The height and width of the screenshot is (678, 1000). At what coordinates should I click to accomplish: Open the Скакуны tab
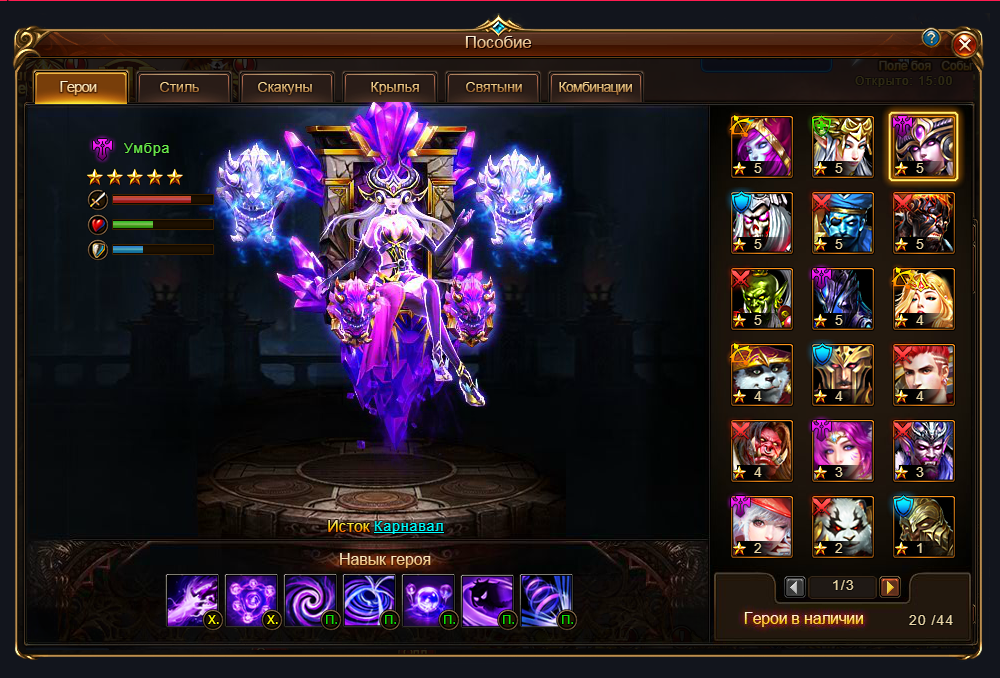pyautogui.click(x=285, y=87)
